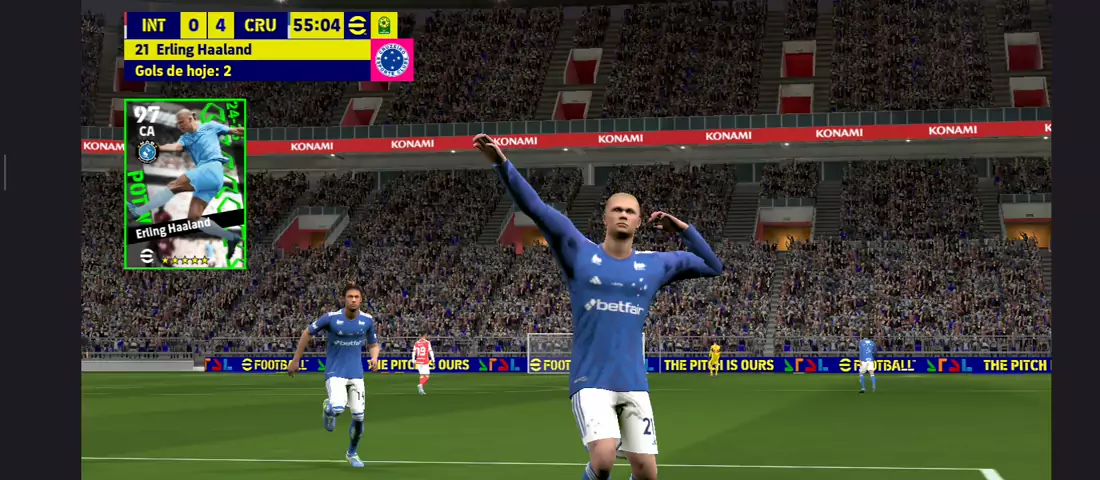1100x480 pixels.
Task: Click the Cruzeiro club crest badge
Action: tap(392, 60)
